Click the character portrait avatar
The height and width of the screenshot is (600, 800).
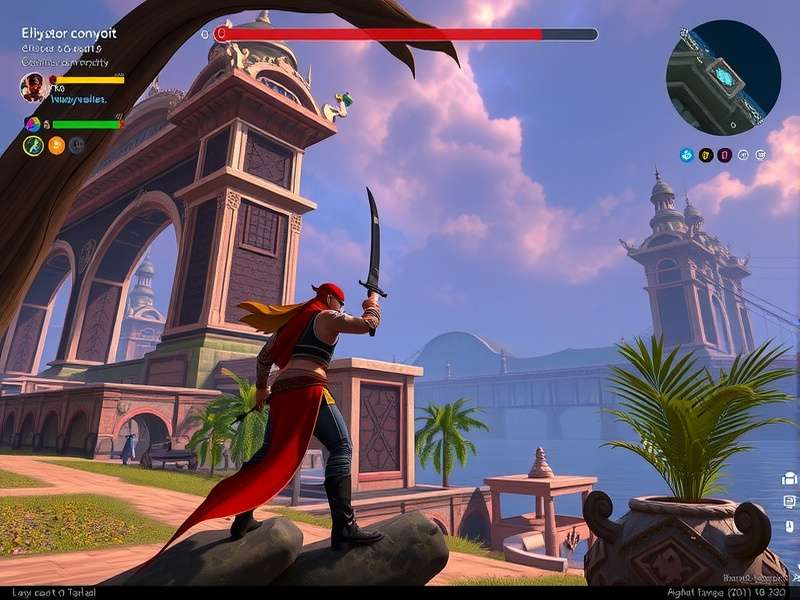click(32, 87)
